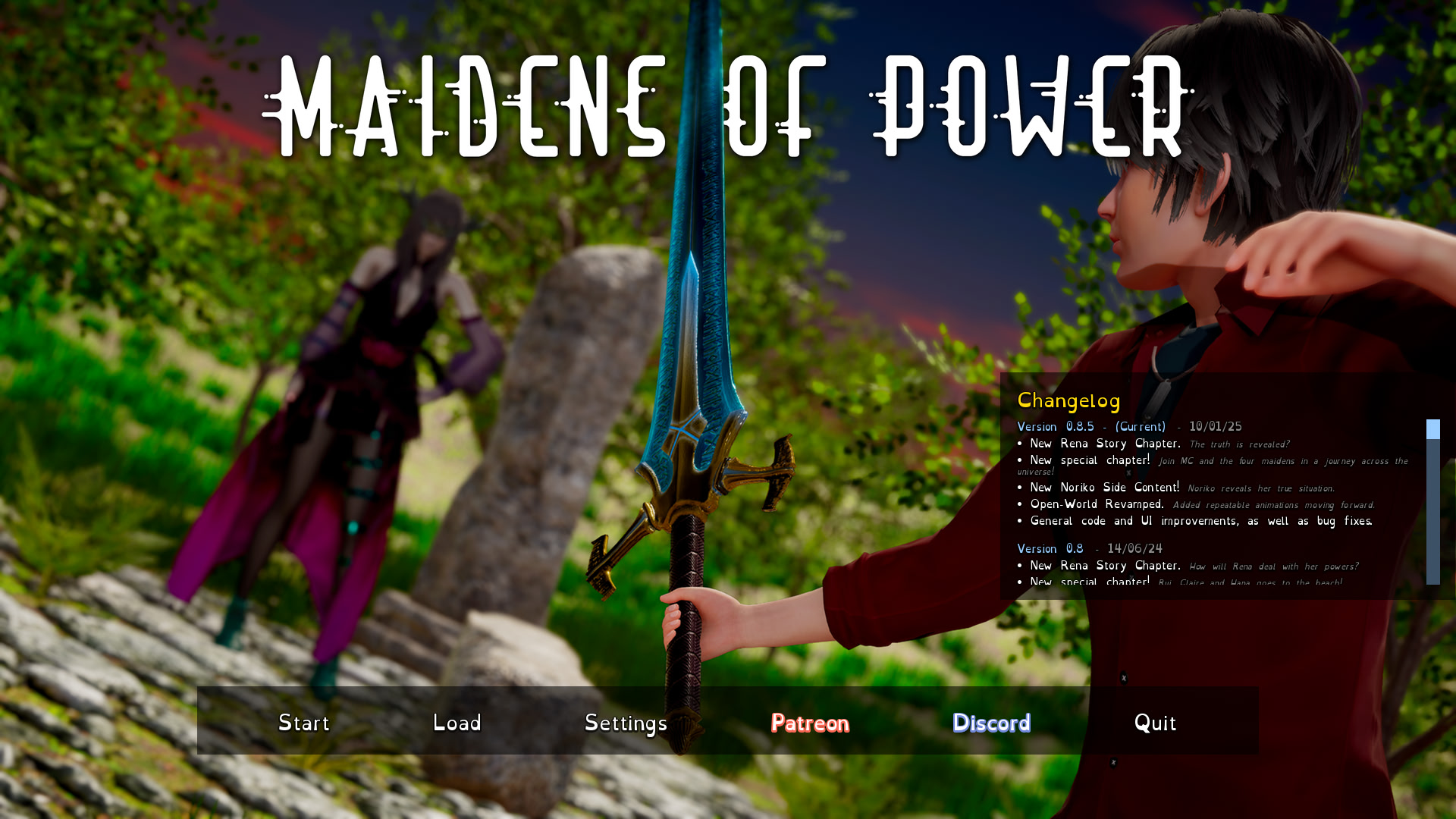
Task: Open the Settings menu
Action: tap(626, 723)
